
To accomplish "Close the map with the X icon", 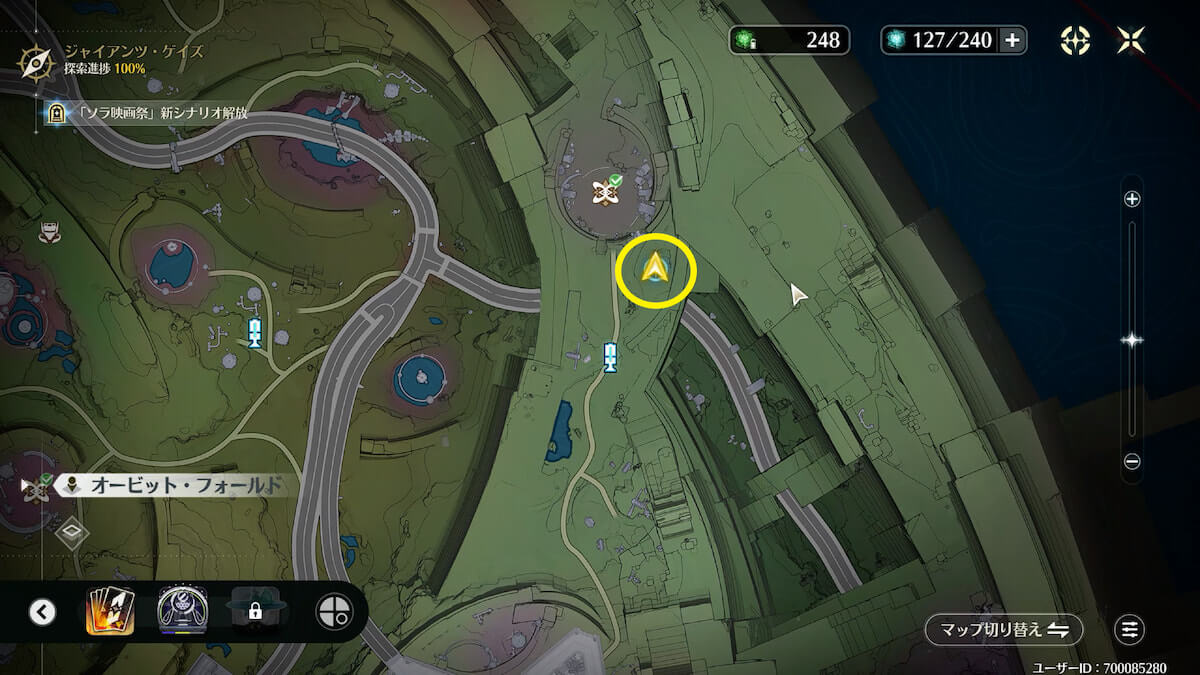I will tap(1131, 40).
